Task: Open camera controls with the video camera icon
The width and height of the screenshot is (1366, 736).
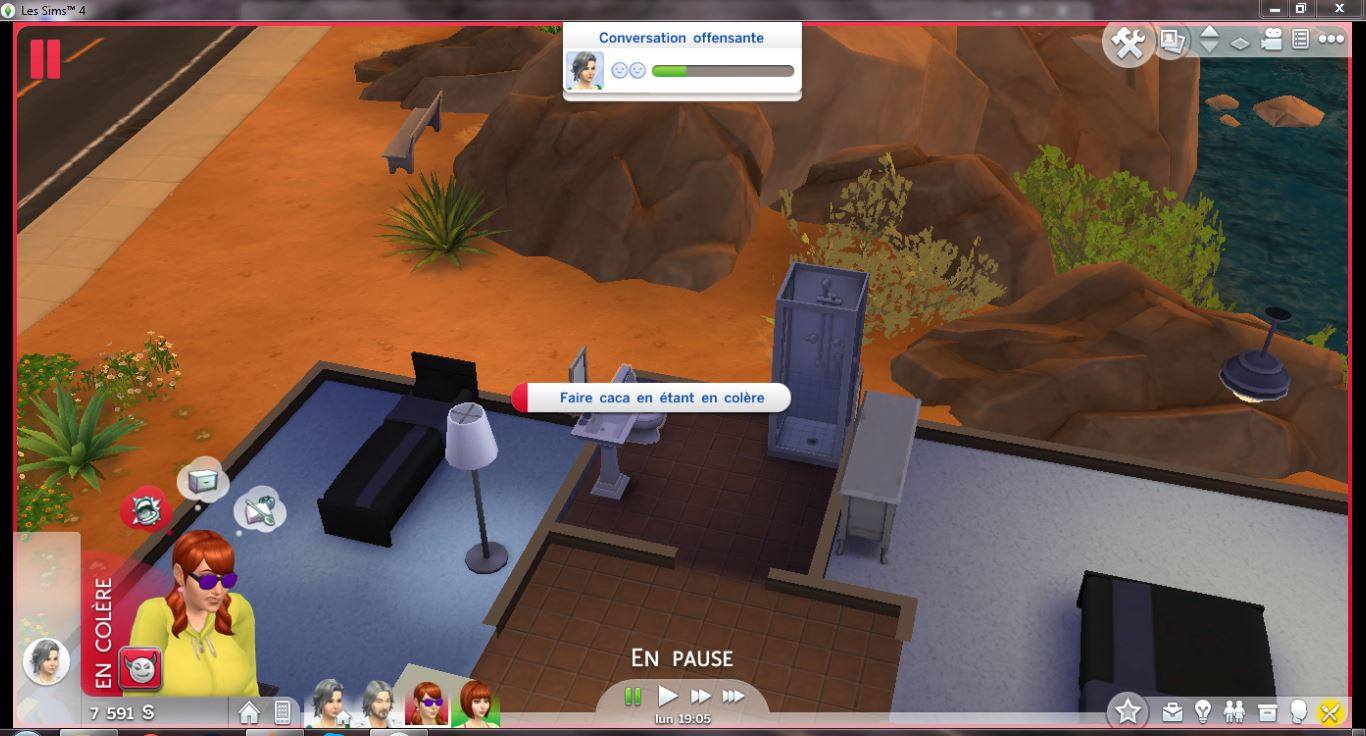Action: pos(1271,40)
